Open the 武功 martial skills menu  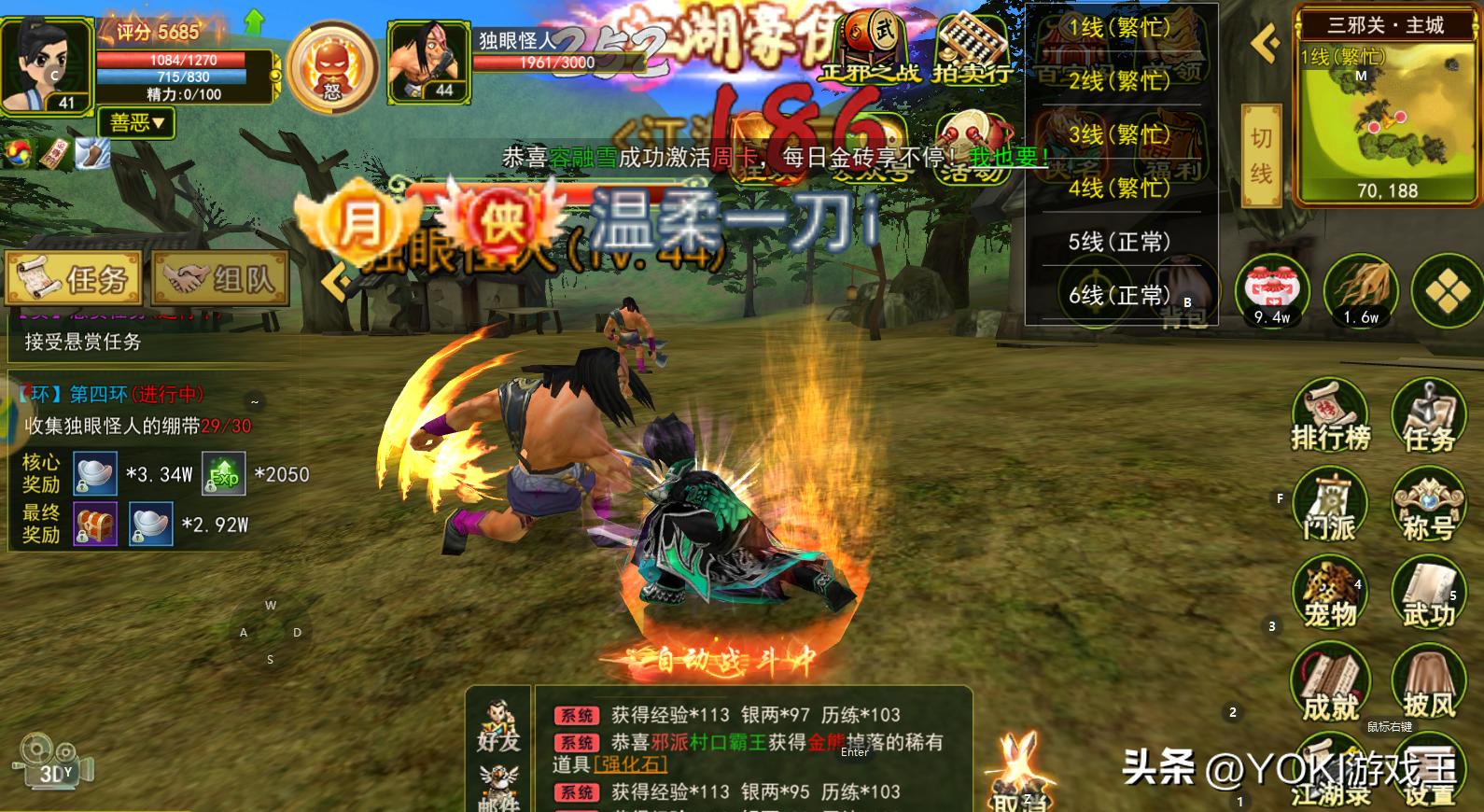click(x=1428, y=595)
